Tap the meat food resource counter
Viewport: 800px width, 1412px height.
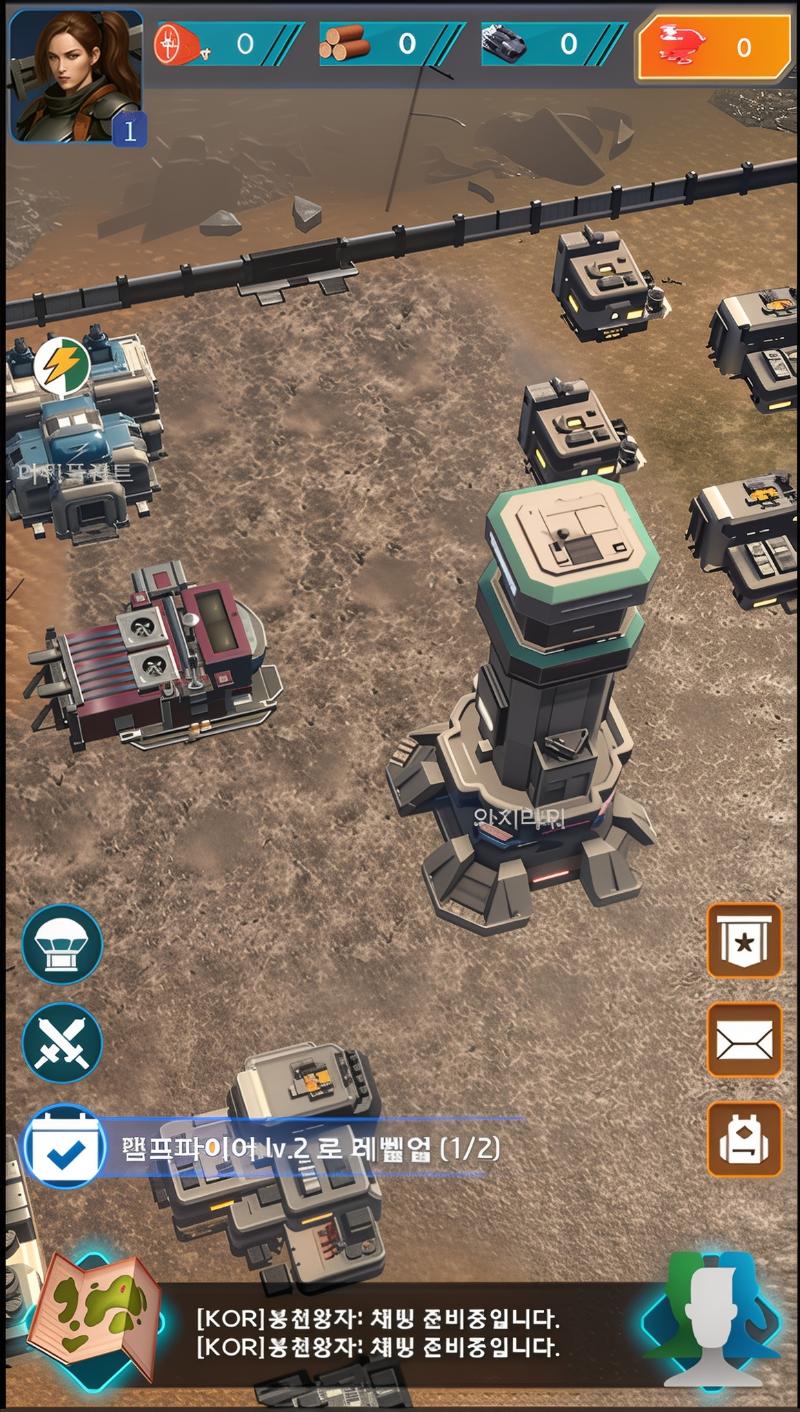[228, 44]
